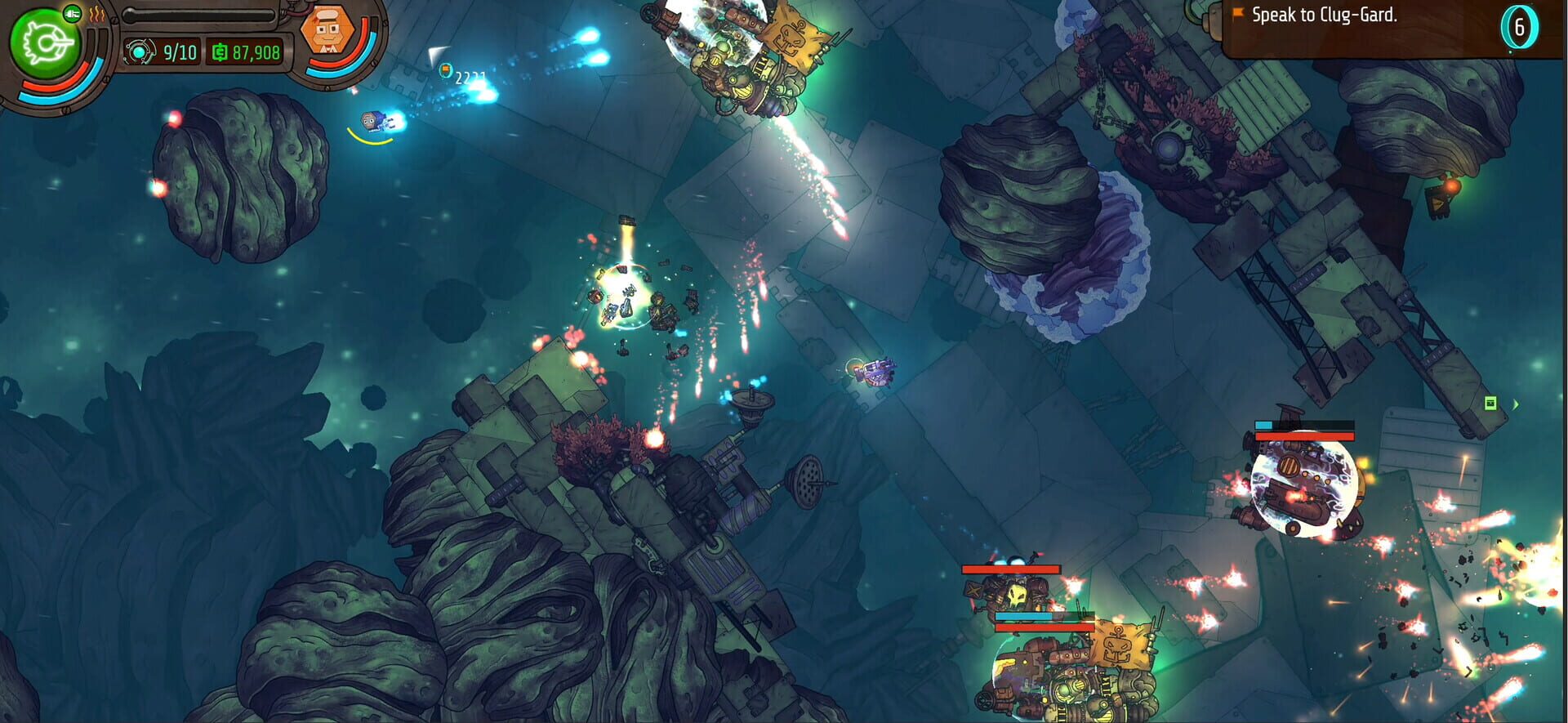The image size is (1568, 723).
Task: Open the crystal counter panel reading 9/10
Action: (160, 51)
